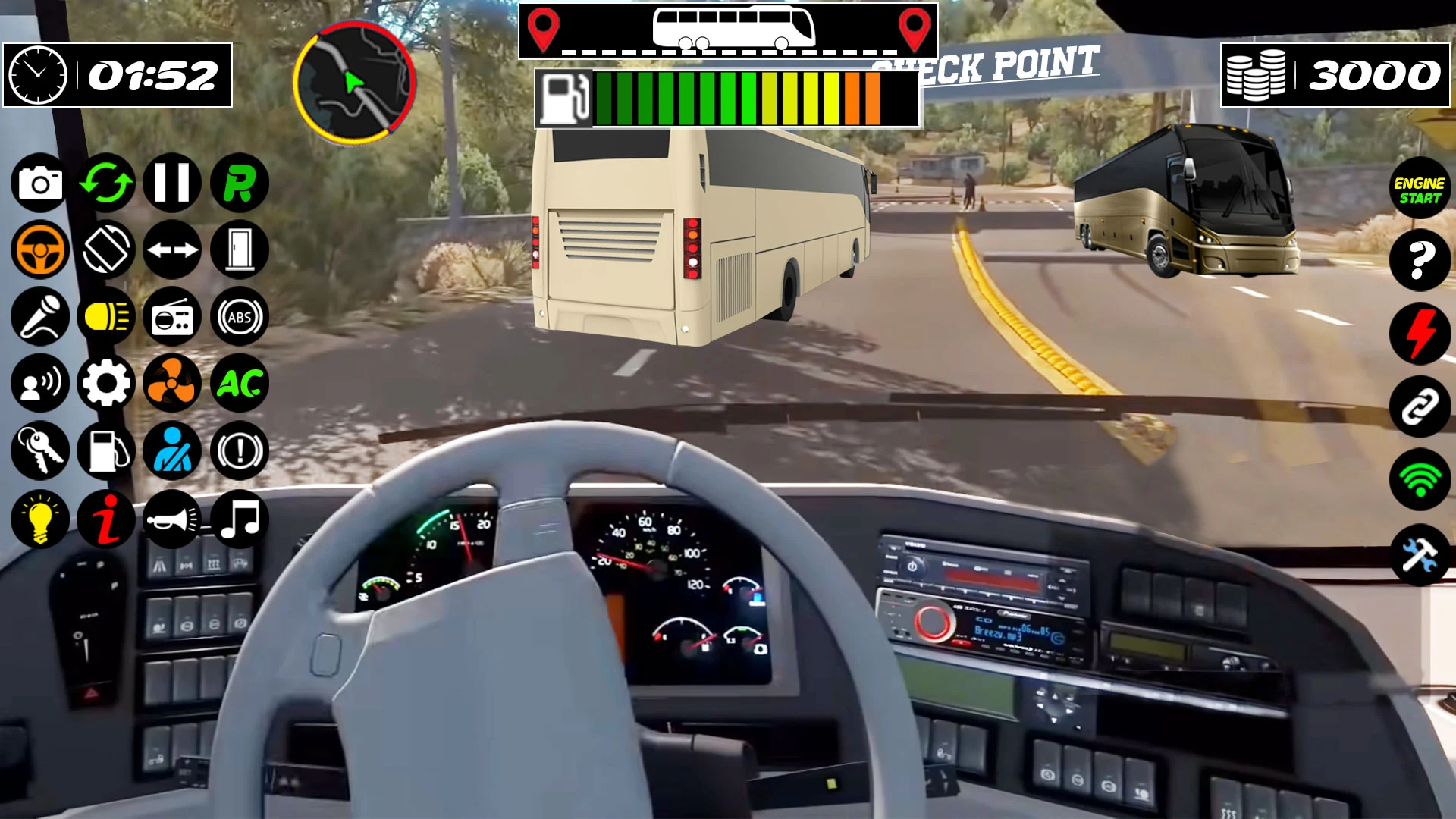Turn on the orange fan
1456x819 pixels.
[x=172, y=384]
